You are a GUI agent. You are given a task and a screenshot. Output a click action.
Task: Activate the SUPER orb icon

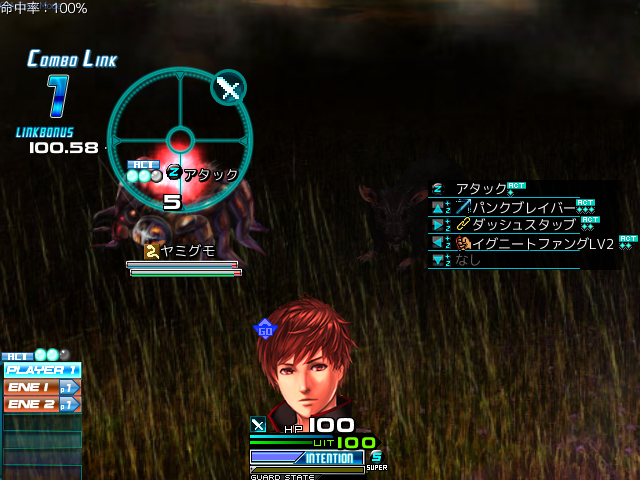click(376, 457)
